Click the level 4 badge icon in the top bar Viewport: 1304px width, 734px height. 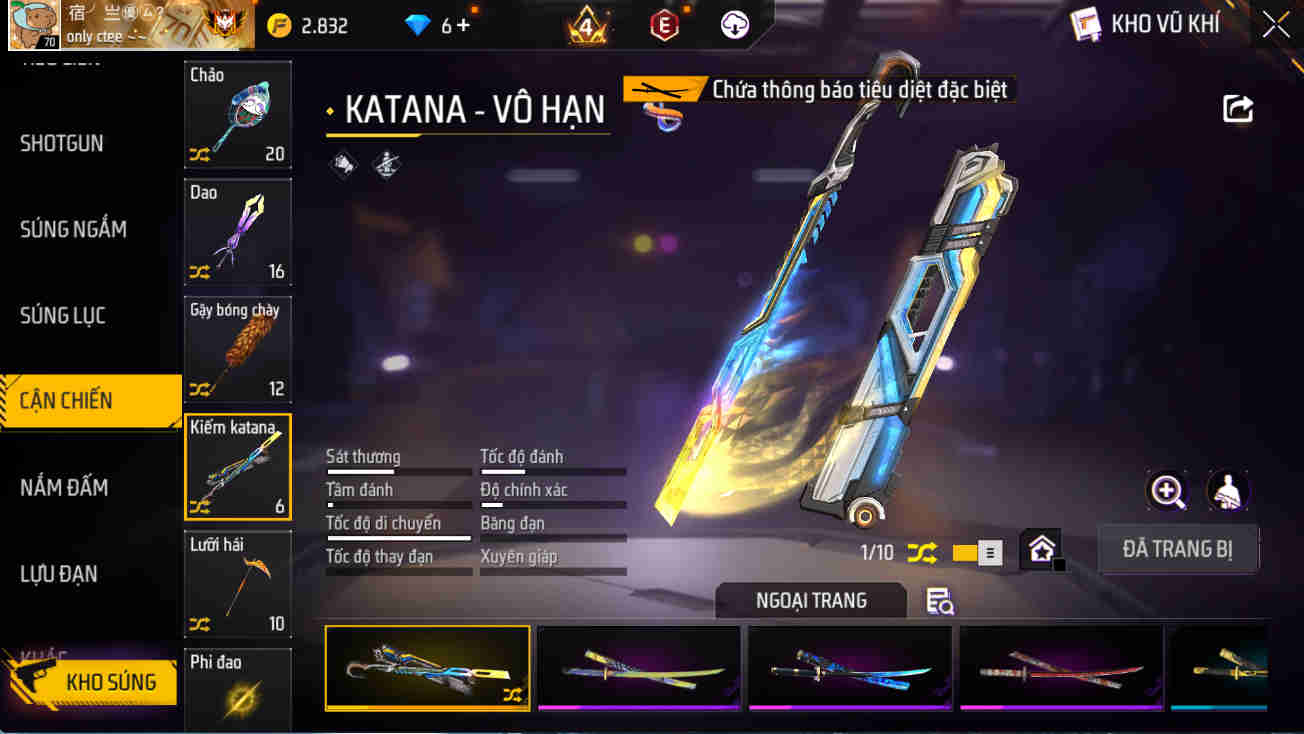pyautogui.click(x=584, y=23)
